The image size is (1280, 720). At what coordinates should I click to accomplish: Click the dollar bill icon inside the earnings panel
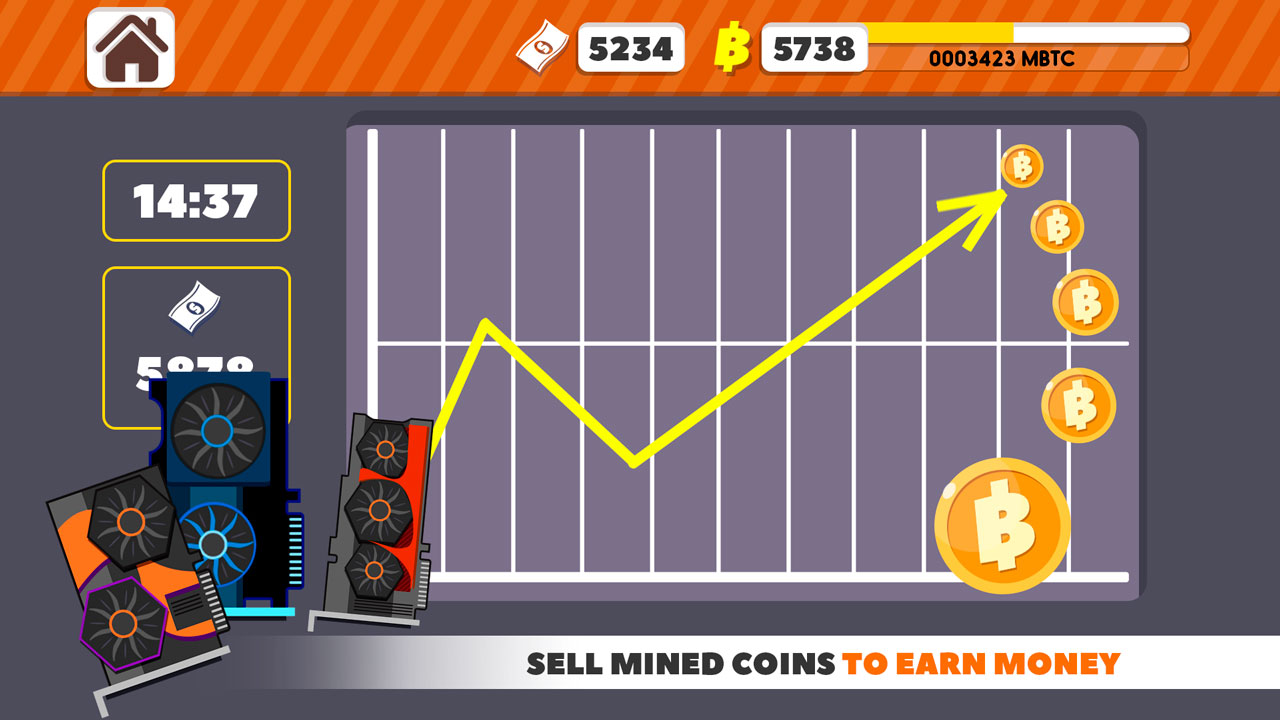196,307
